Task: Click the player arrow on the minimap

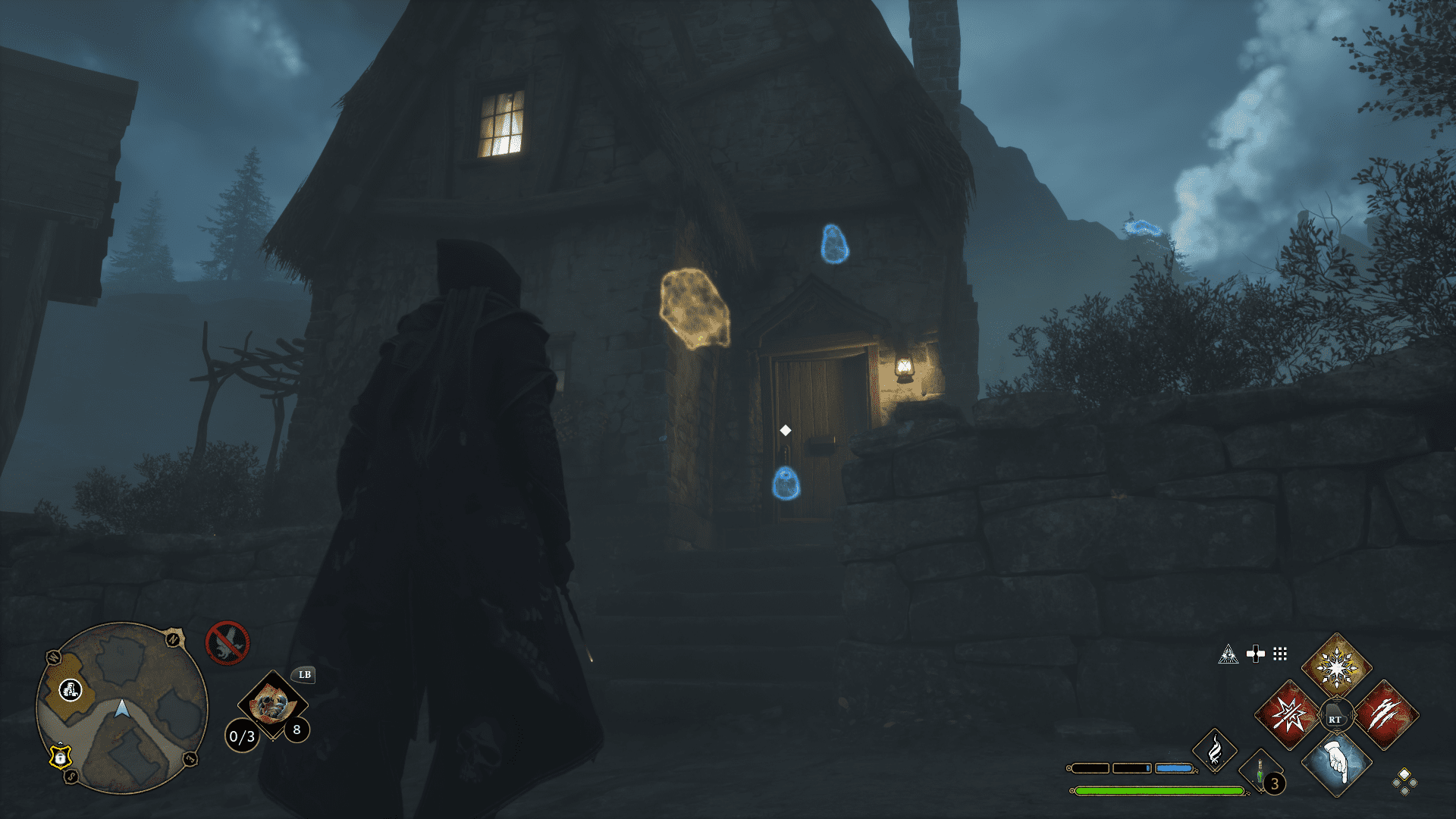Action: [122, 709]
